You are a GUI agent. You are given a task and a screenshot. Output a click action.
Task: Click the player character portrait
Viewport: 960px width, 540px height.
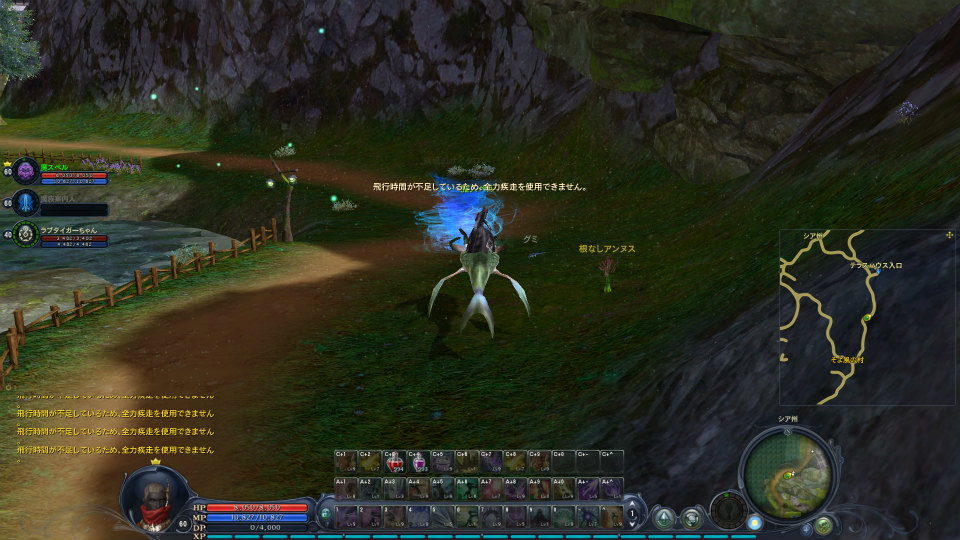tap(150, 499)
